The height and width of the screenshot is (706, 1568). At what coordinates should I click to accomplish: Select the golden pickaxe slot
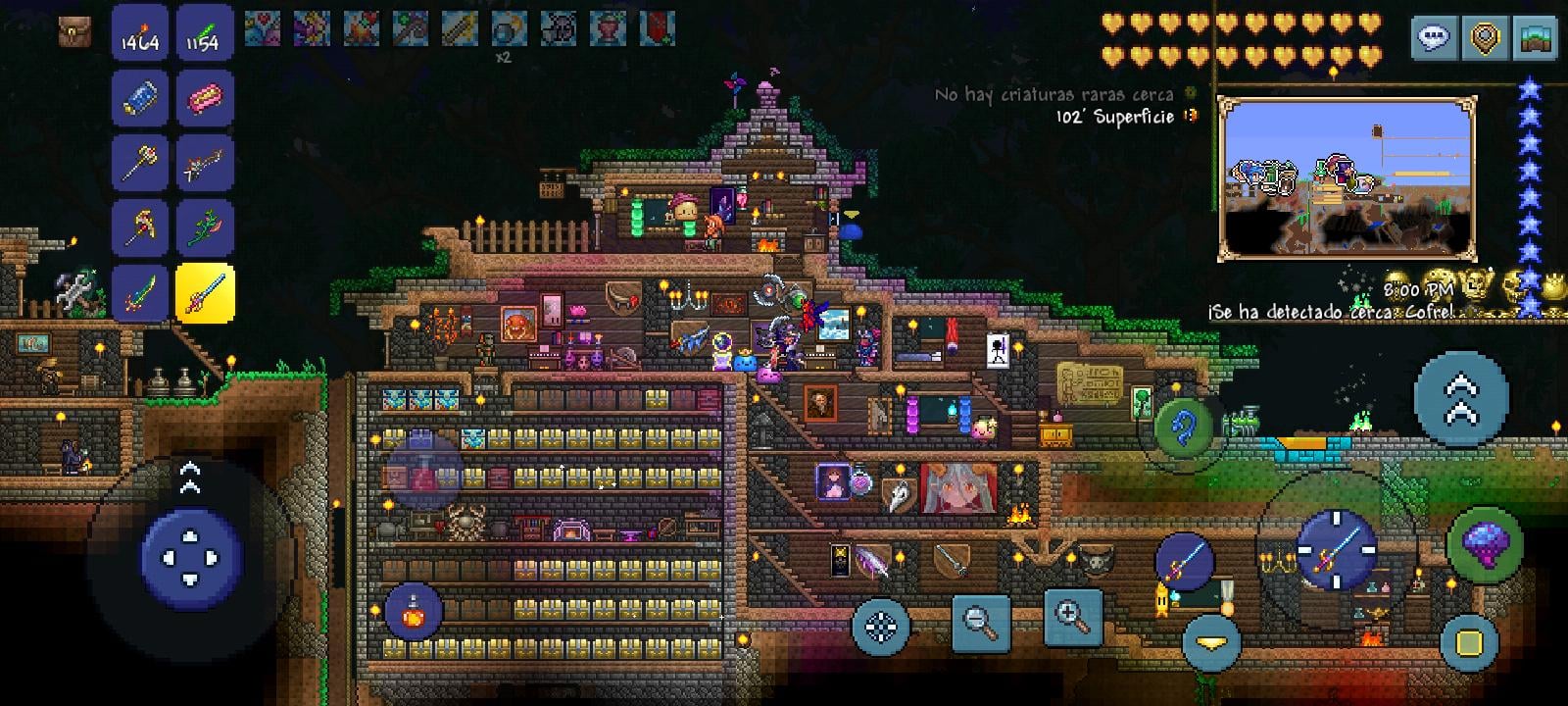140,227
